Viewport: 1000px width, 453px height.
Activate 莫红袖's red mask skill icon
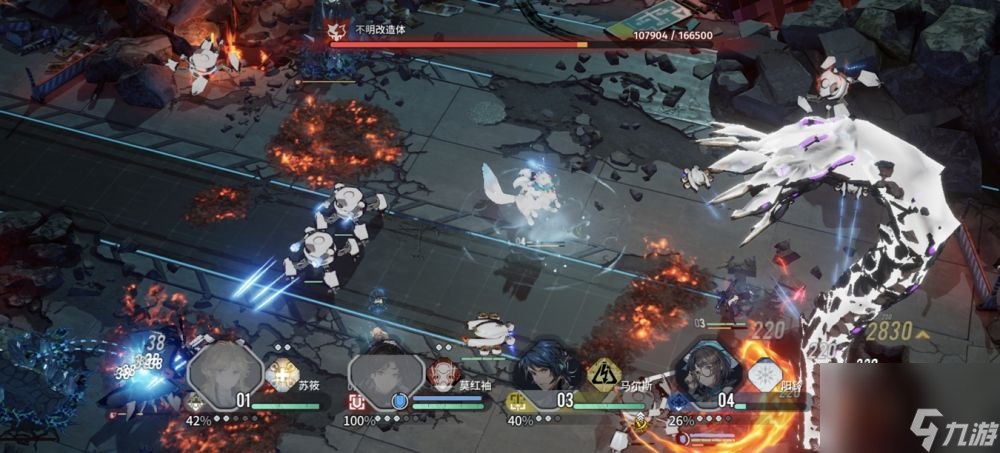click(x=441, y=374)
